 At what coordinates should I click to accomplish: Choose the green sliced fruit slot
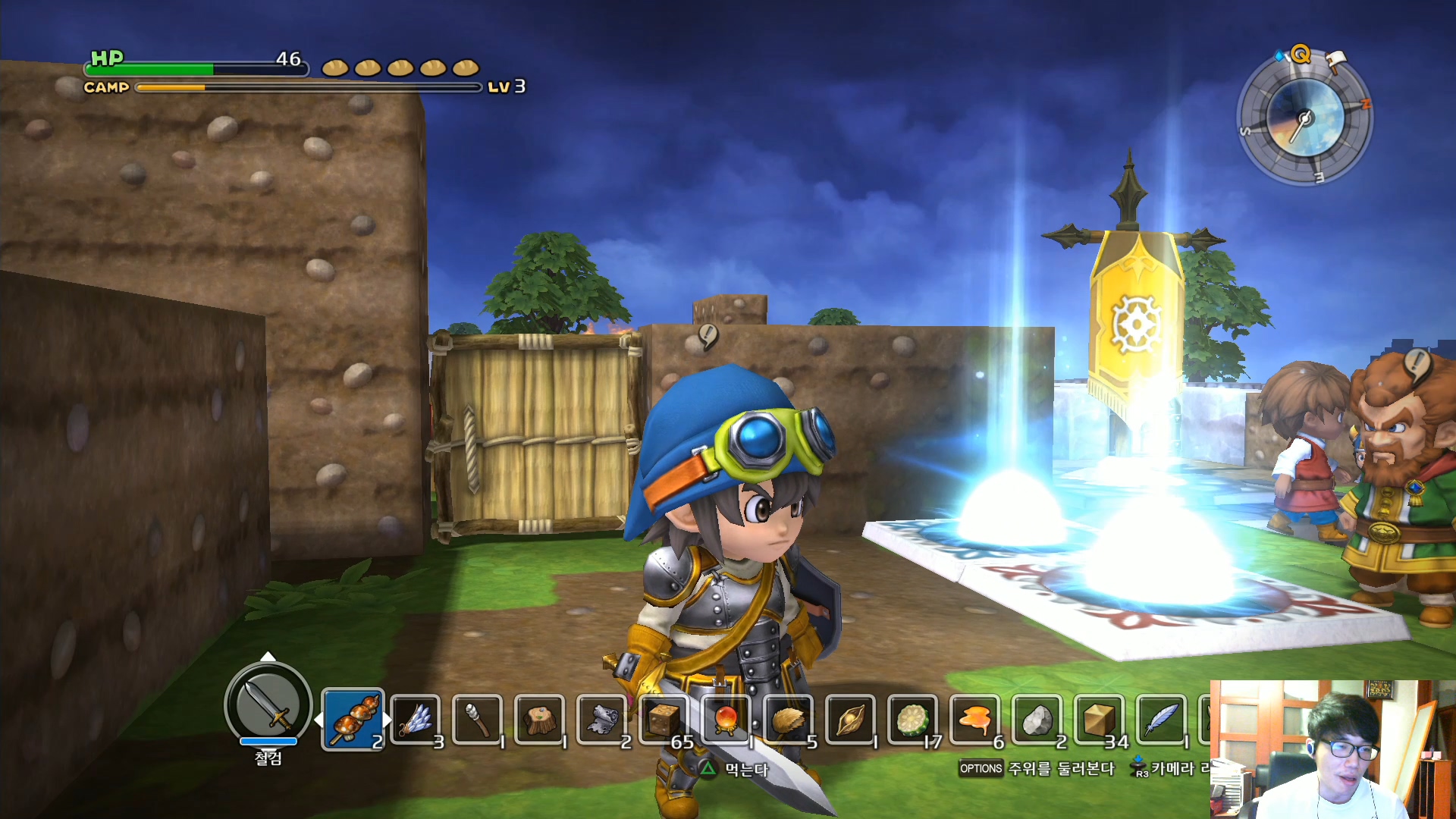[x=913, y=719]
